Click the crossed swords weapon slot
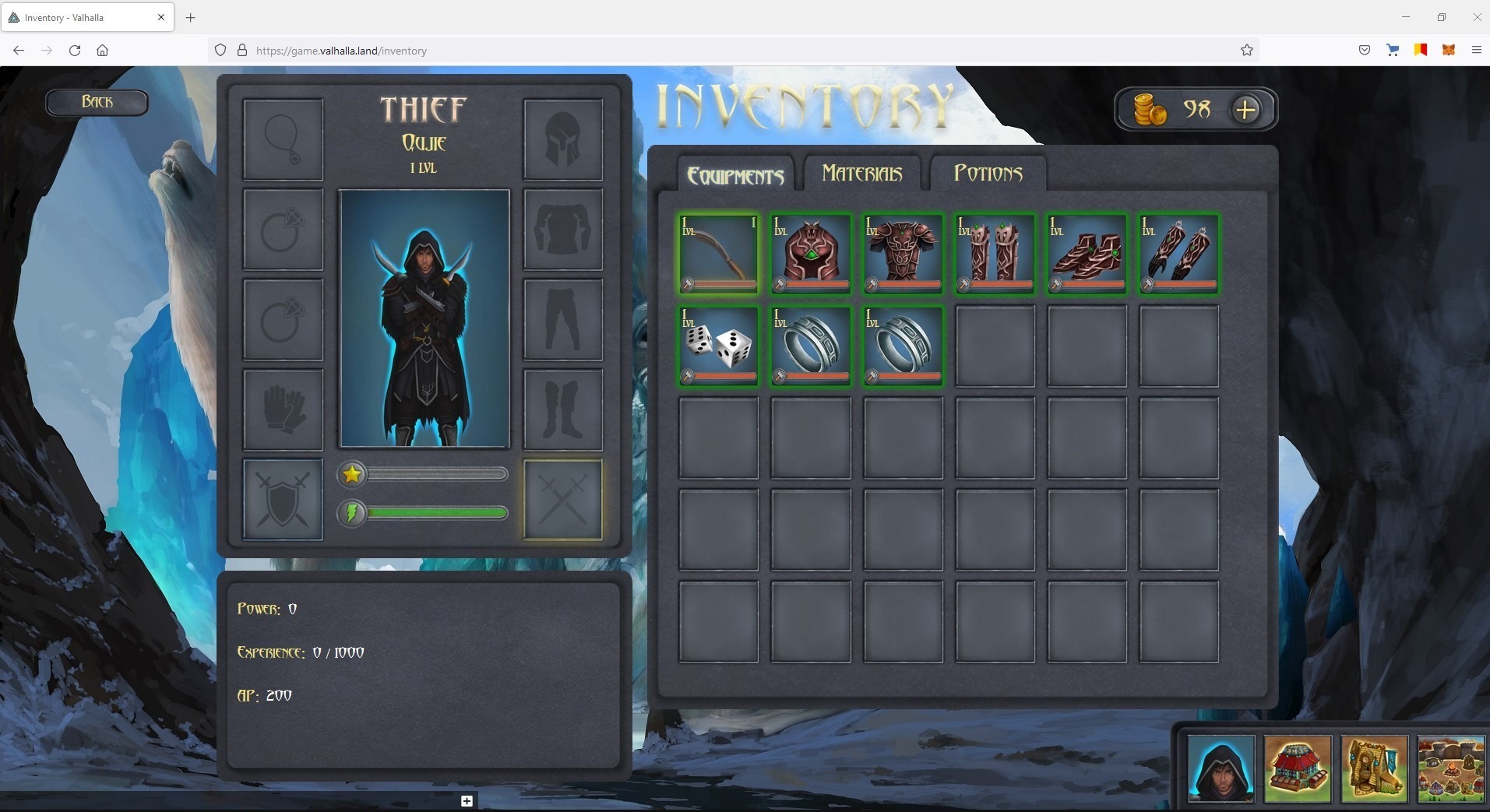The height and width of the screenshot is (812, 1490). (x=562, y=500)
